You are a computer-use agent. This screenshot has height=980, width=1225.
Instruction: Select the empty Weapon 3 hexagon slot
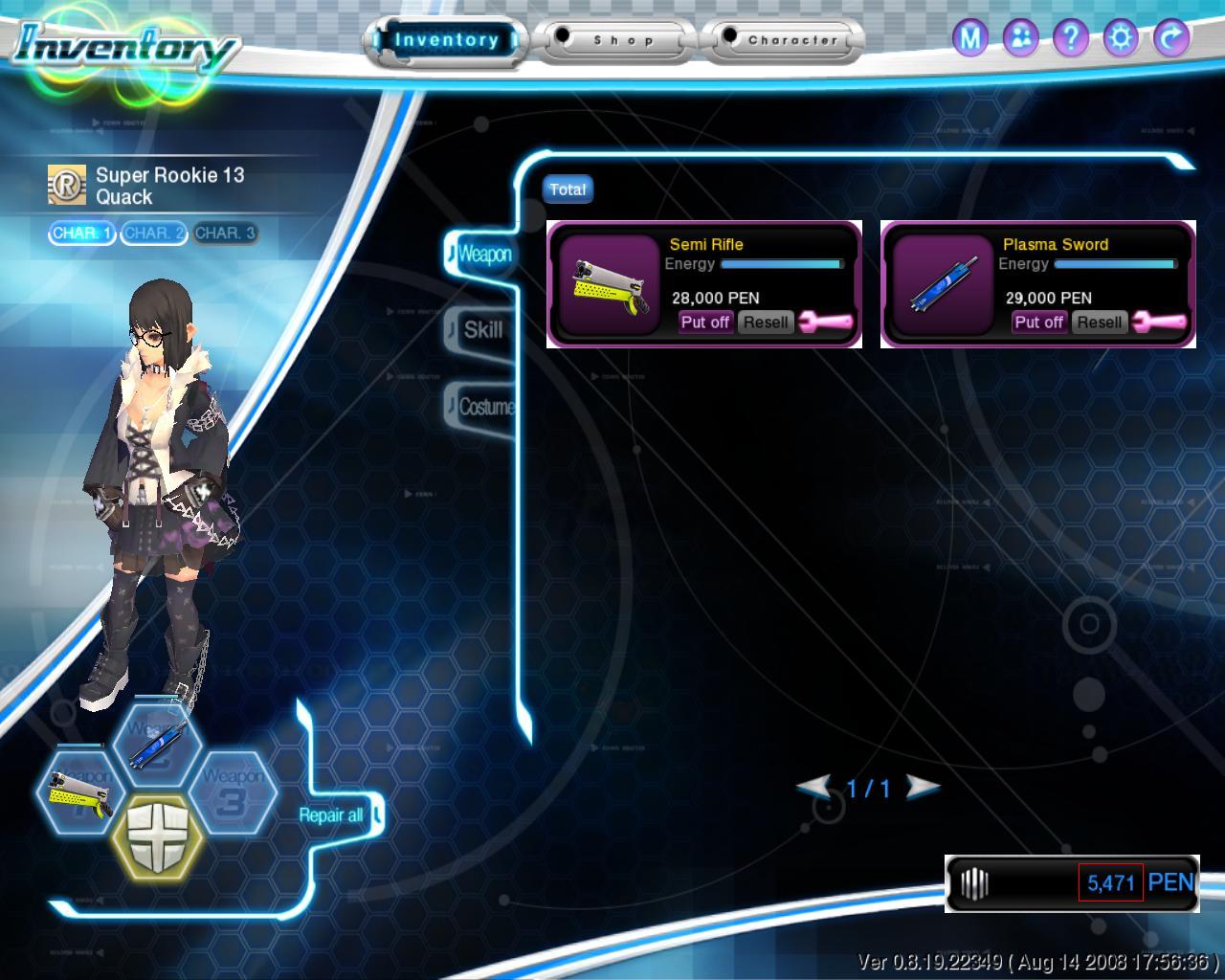point(232,791)
